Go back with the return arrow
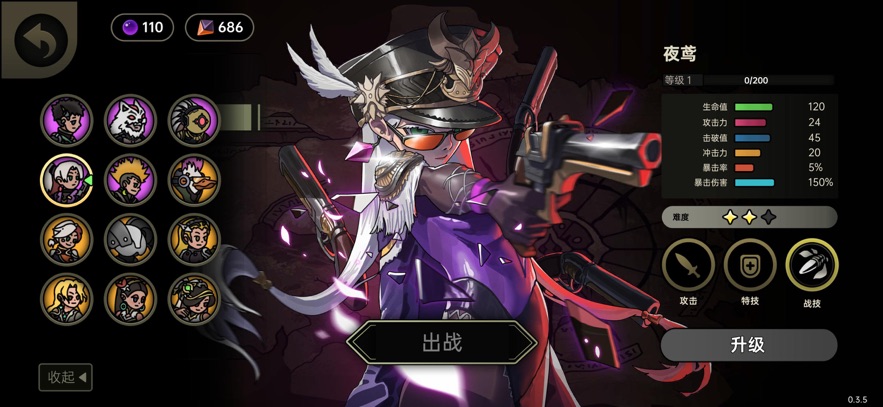 coord(40,40)
